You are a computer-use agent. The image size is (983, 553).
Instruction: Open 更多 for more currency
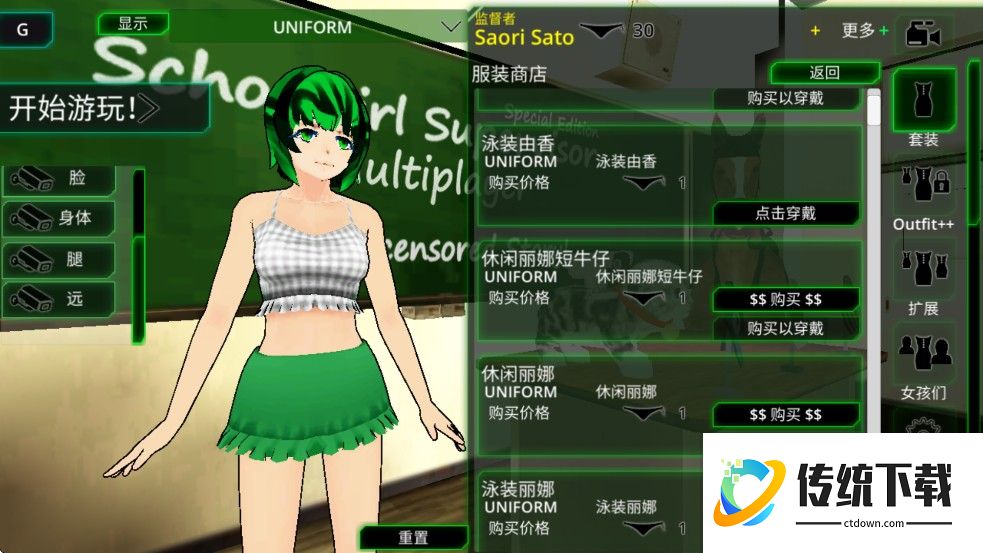pos(864,31)
